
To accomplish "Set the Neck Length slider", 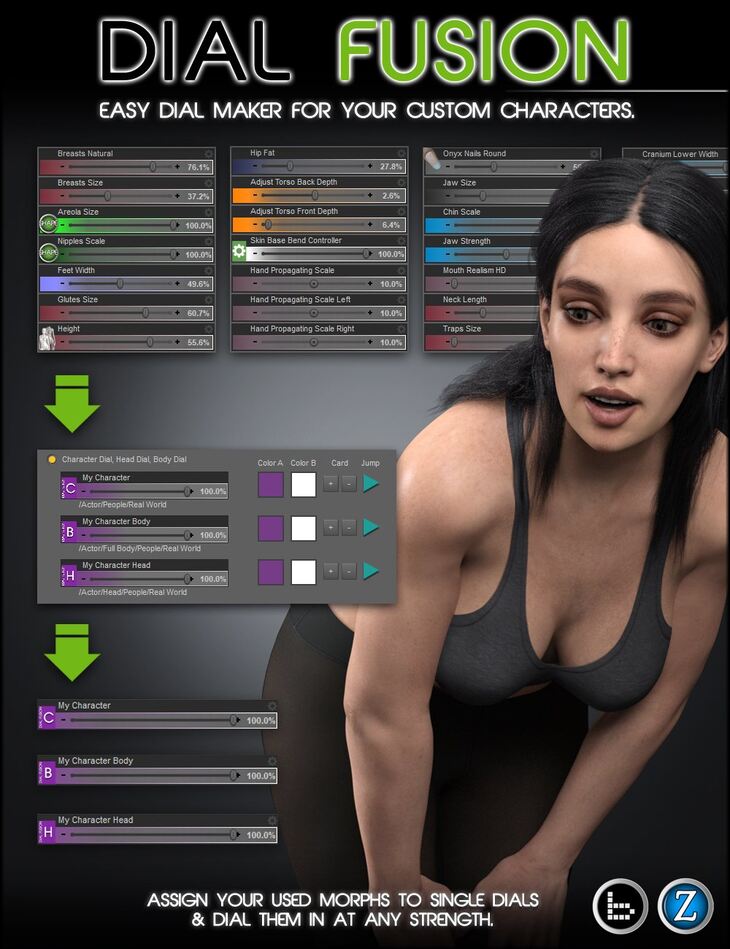I will click(x=490, y=313).
